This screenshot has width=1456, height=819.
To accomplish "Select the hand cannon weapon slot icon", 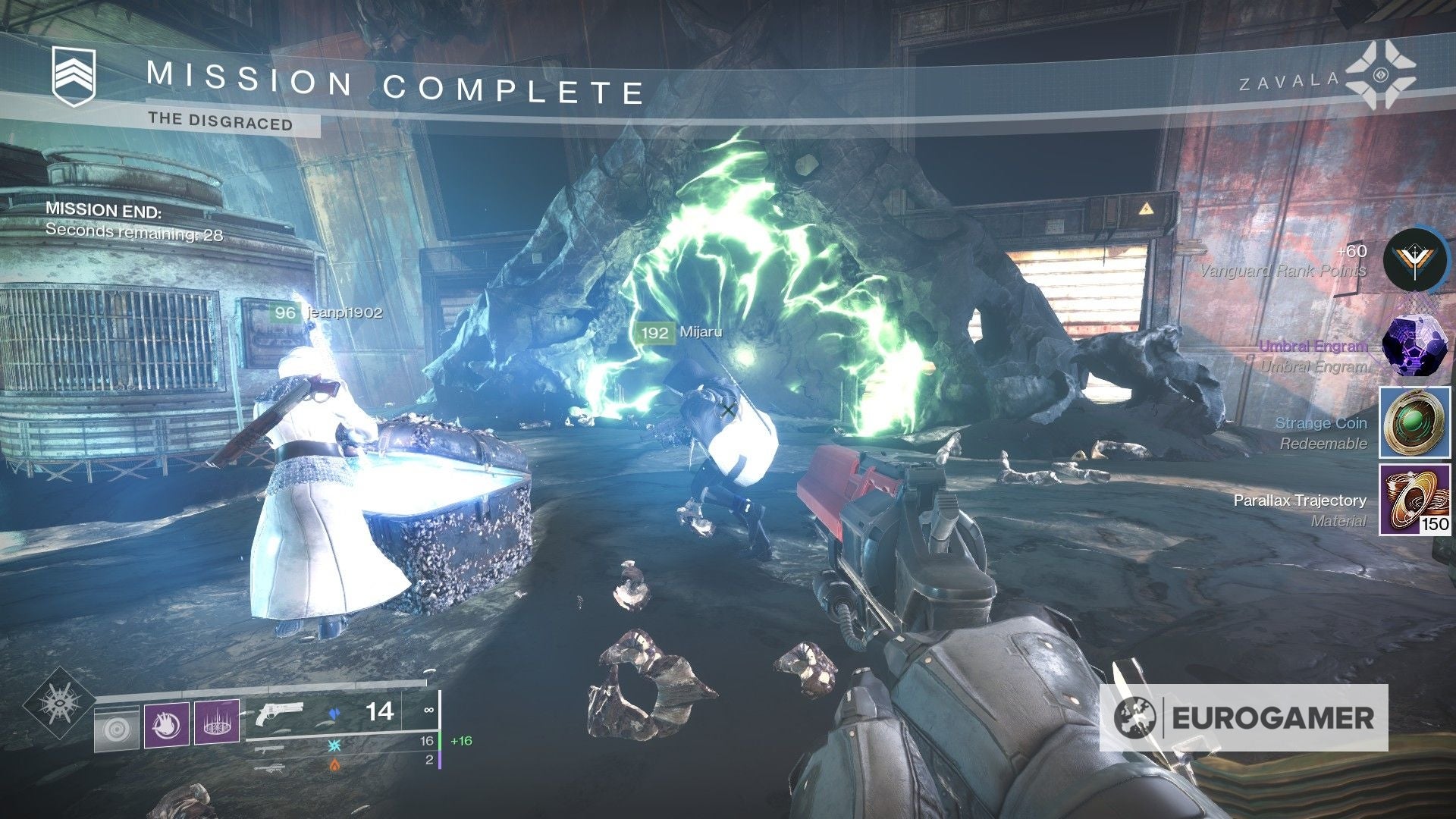I will click(x=280, y=713).
